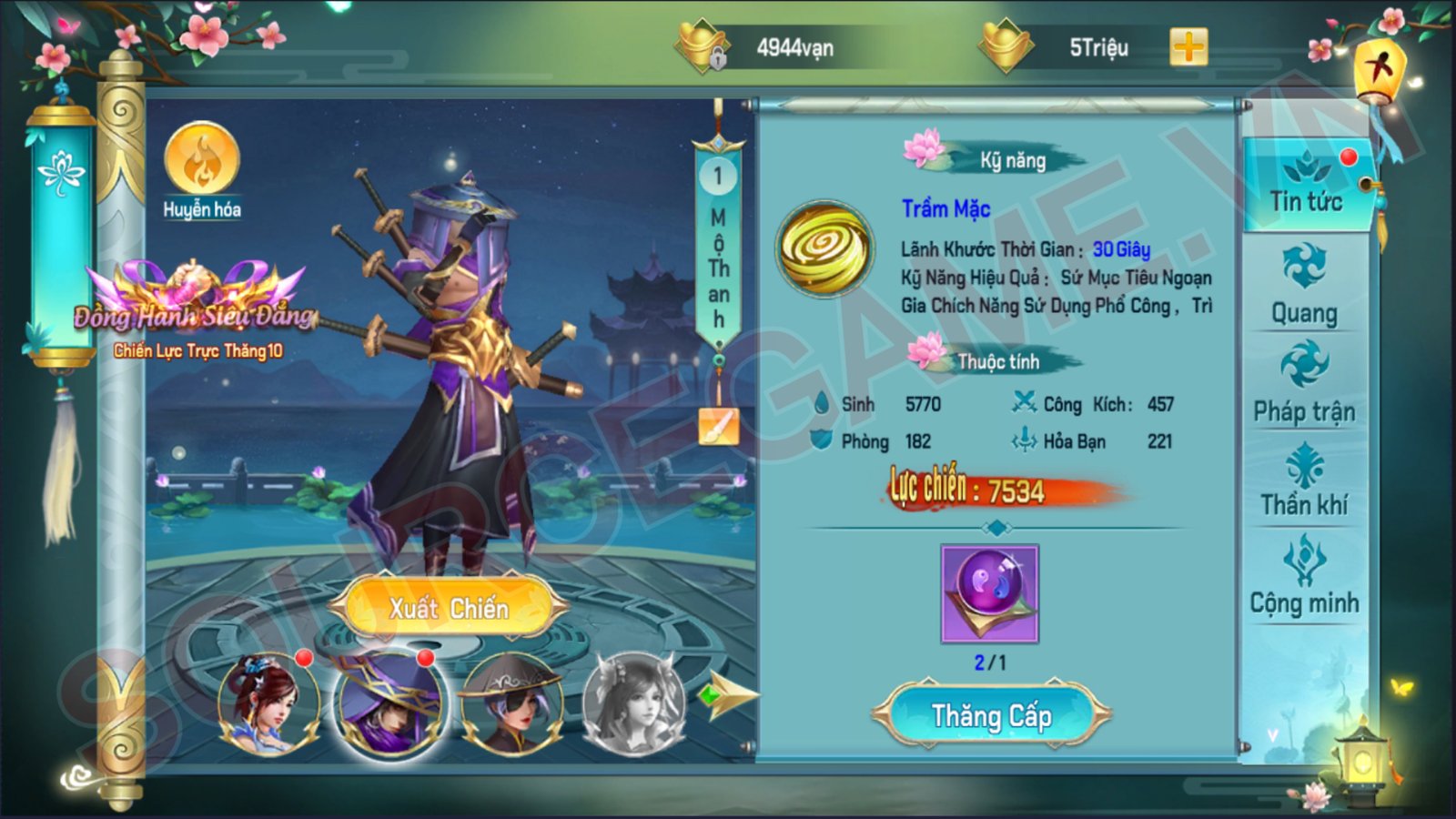Go to the Thần khí tab
The height and width of the screenshot is (819, 1456).
(1304, 480)
